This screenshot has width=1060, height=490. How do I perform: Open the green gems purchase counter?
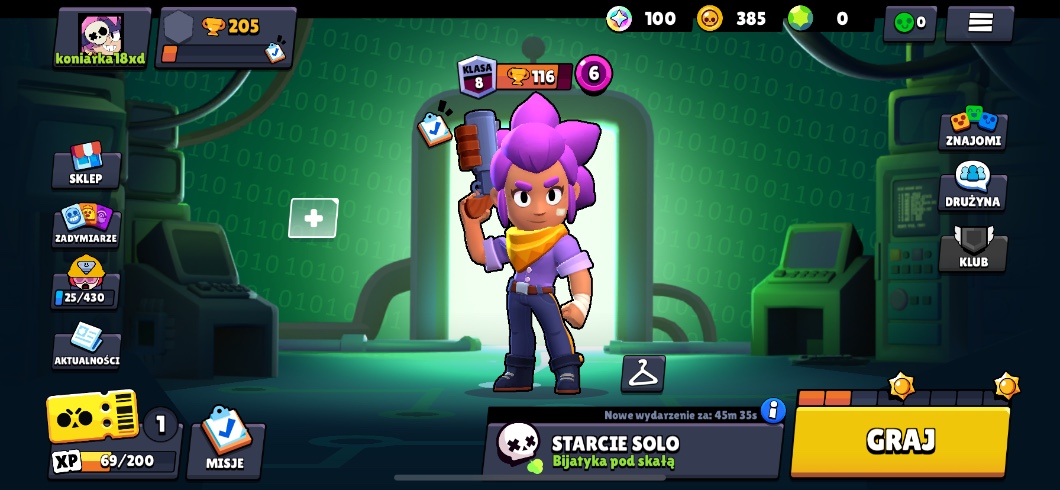818,18
